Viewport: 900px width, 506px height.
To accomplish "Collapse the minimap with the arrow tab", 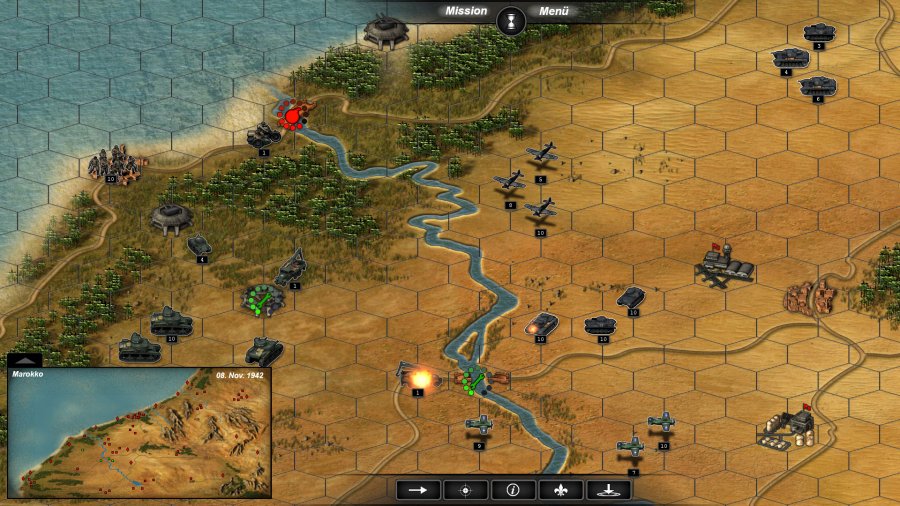I will (x=24, y=360).
